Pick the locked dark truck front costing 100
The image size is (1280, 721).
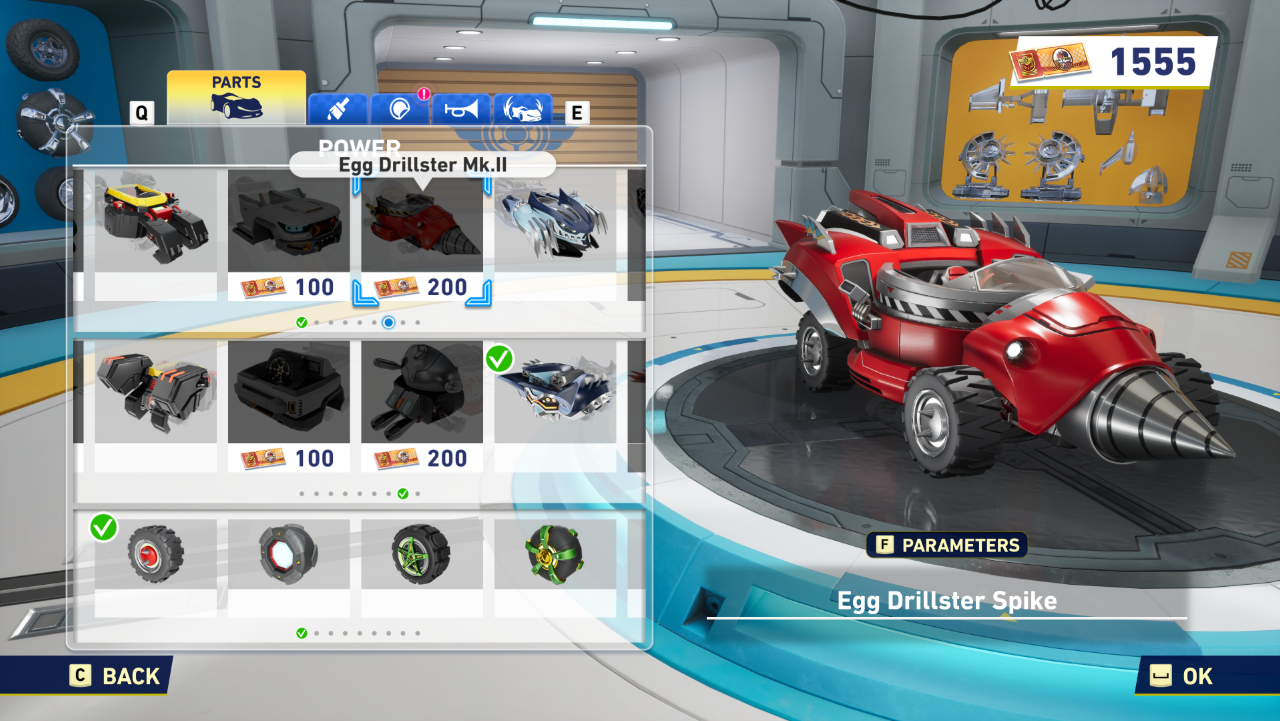click(x=288, y=236)
